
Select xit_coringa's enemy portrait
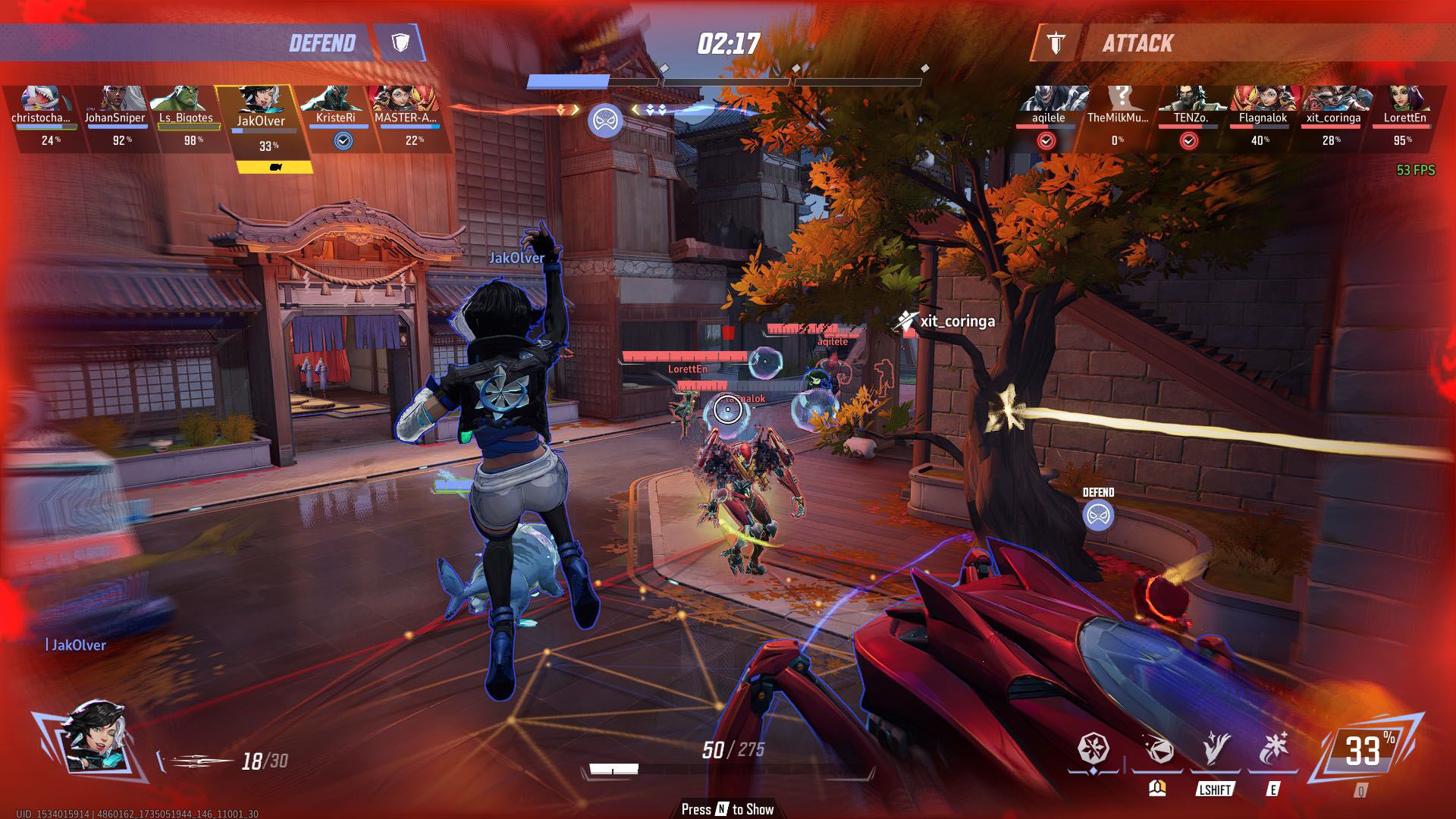click(1334, 100)
